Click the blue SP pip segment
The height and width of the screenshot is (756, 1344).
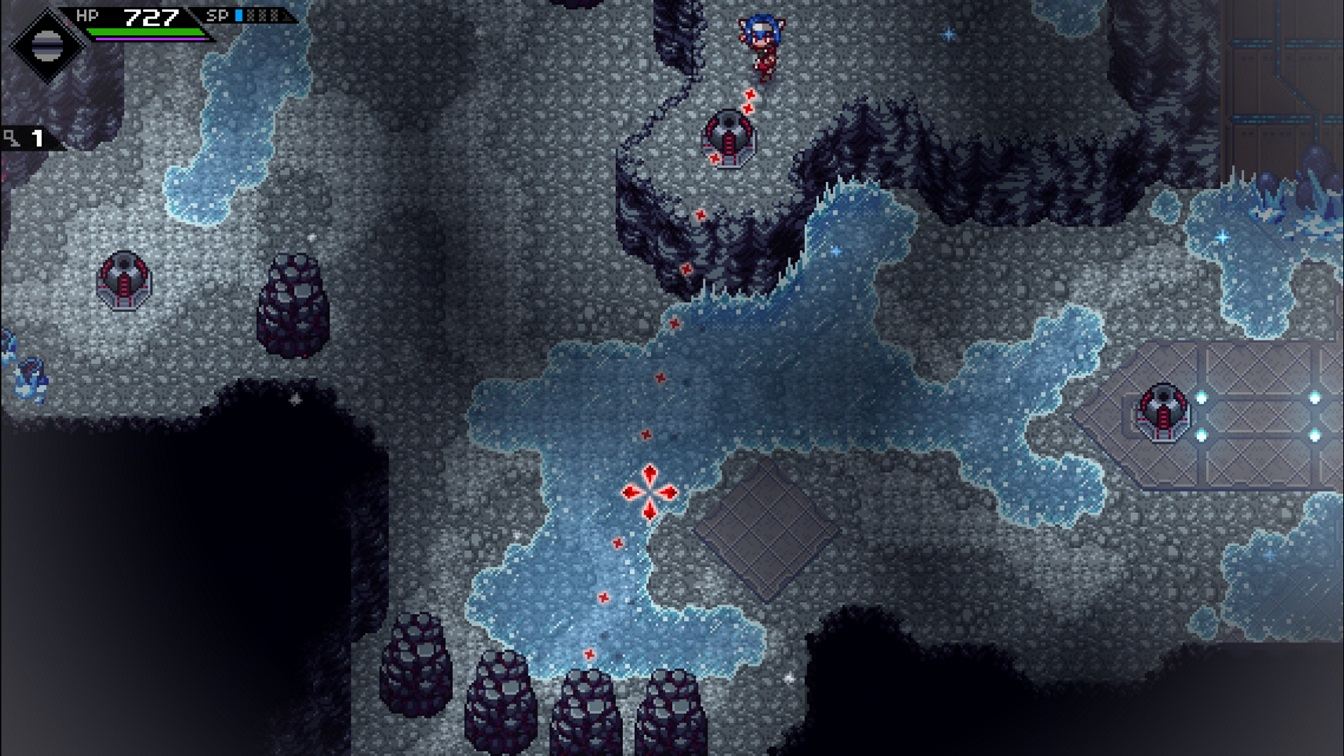coord(237,15)
